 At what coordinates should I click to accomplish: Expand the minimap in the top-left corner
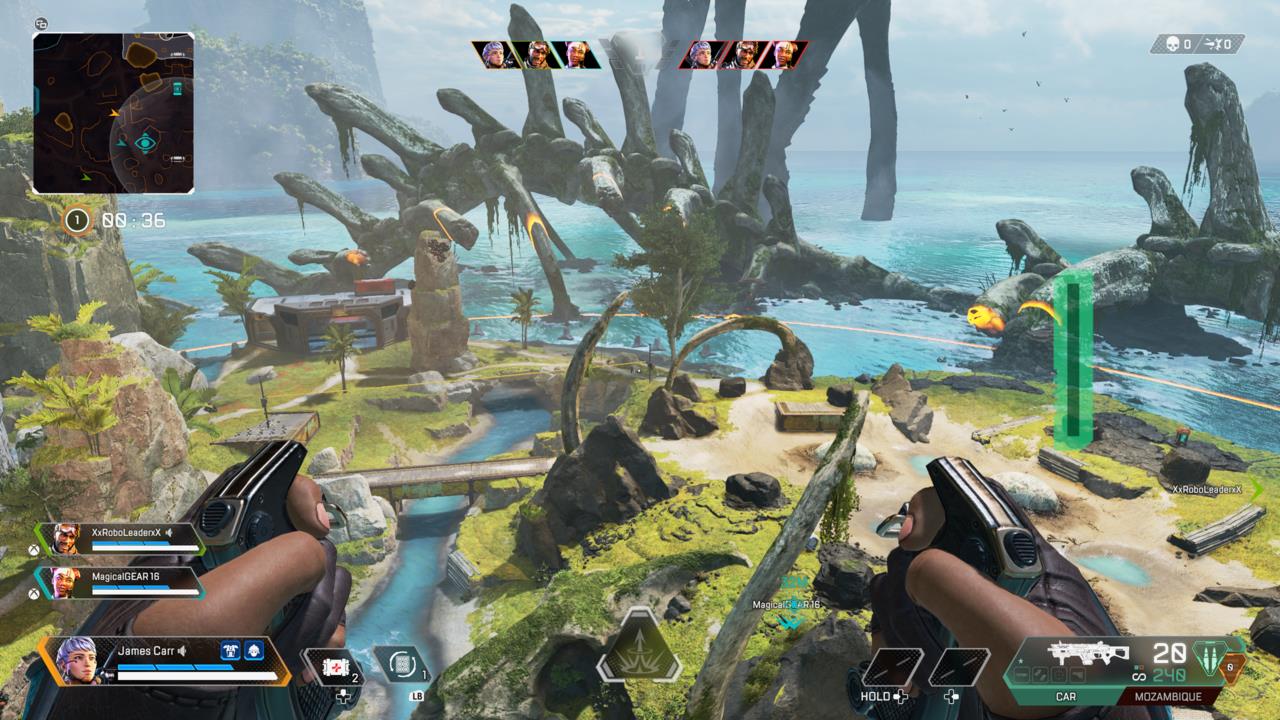point(113,115)
